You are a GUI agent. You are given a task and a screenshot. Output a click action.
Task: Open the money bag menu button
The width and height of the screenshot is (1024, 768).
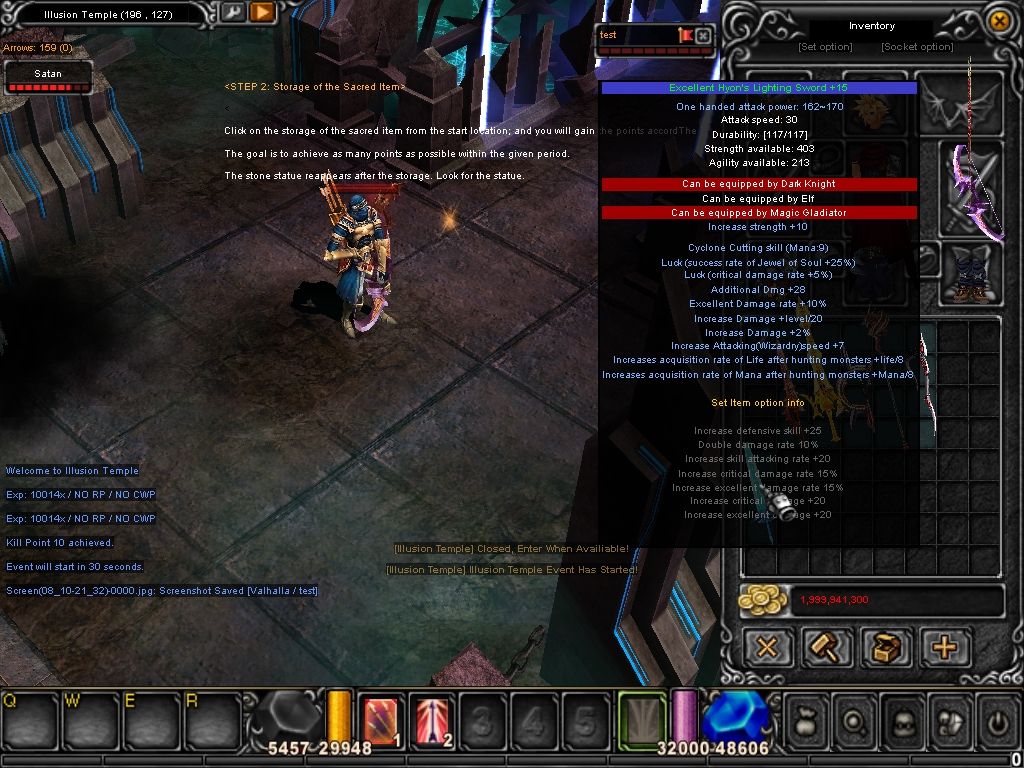[808, 720]
